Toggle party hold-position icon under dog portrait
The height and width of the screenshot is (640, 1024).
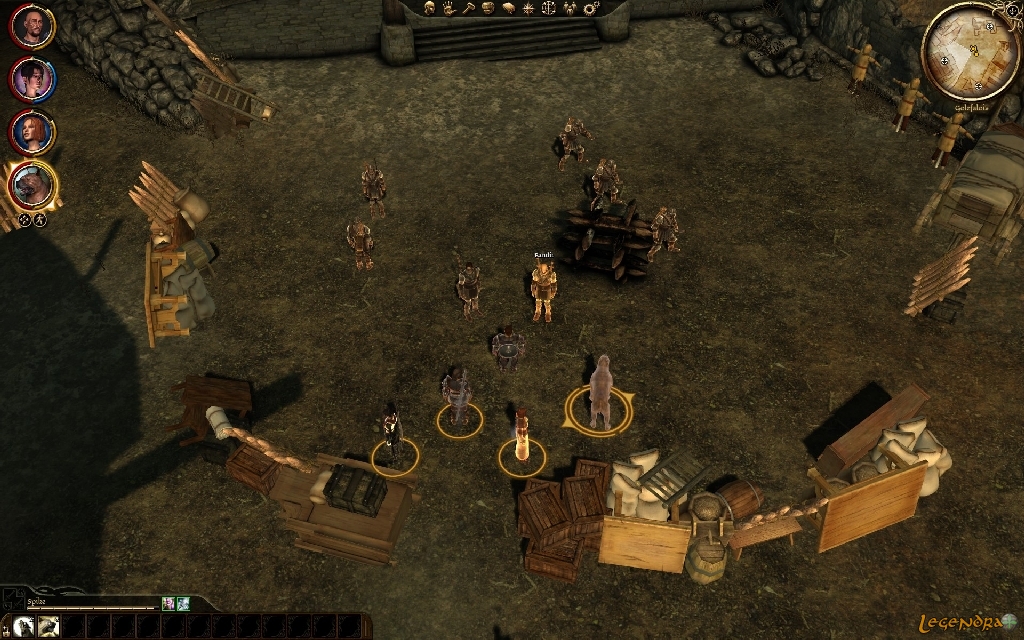[24, 219]
